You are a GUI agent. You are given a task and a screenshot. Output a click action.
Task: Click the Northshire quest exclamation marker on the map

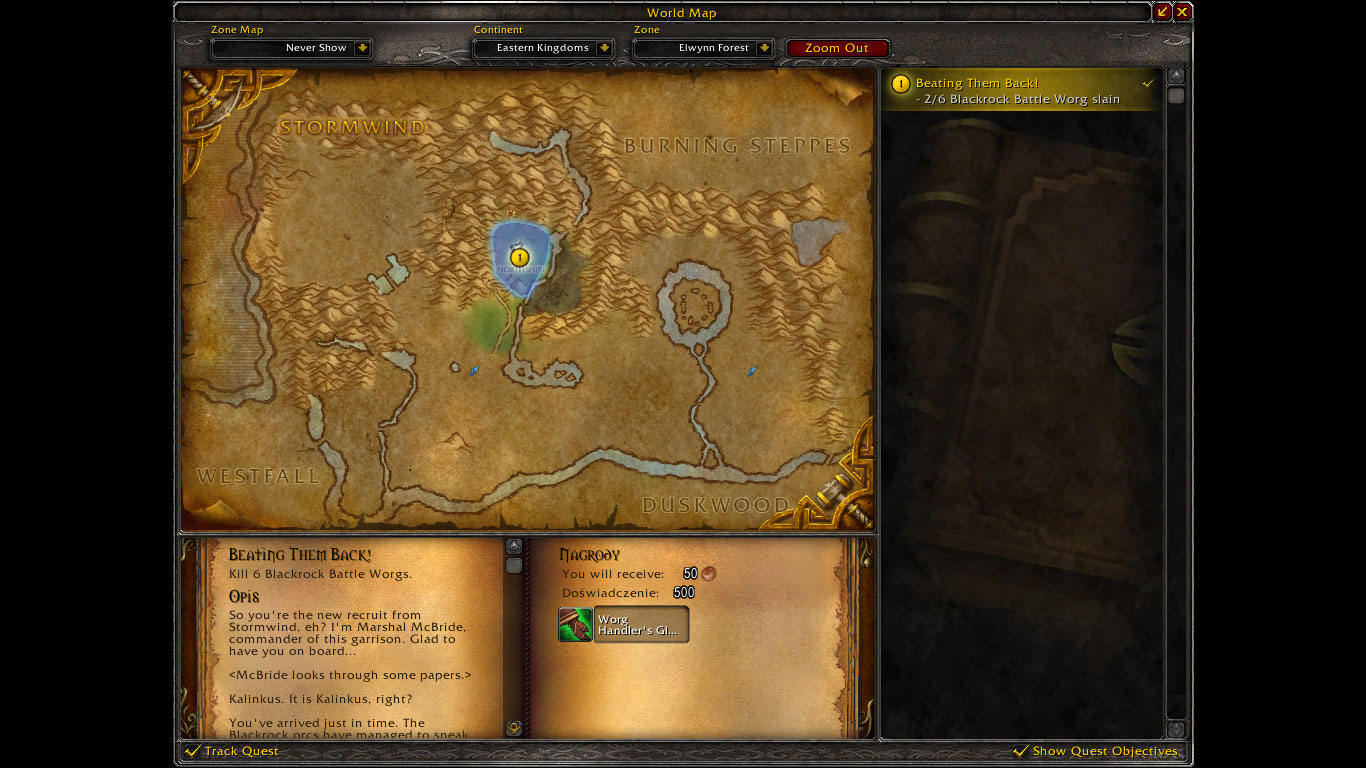pyautogui.click(x=519, y=257)
